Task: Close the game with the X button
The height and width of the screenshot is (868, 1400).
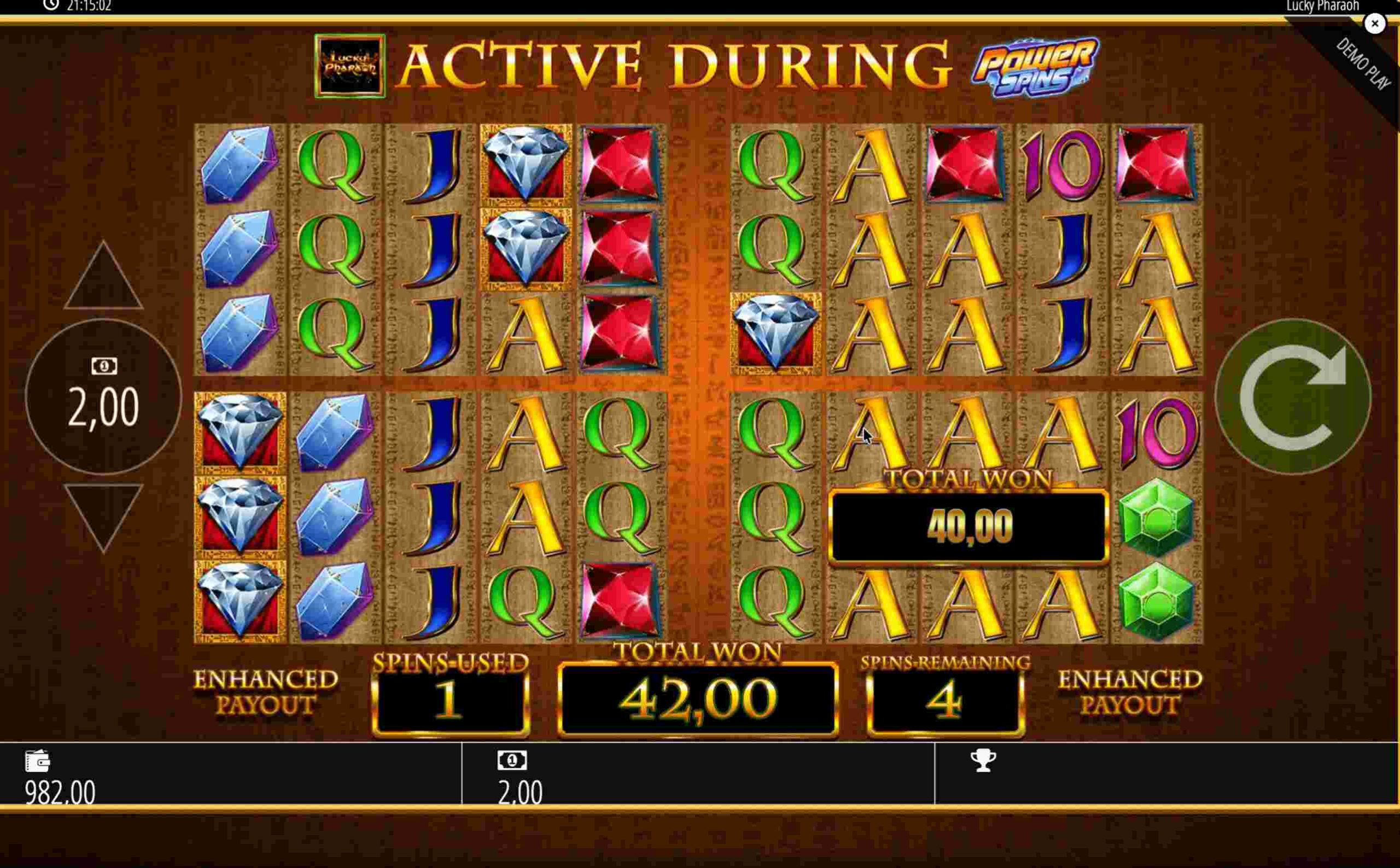Action: coord(1375,24)
